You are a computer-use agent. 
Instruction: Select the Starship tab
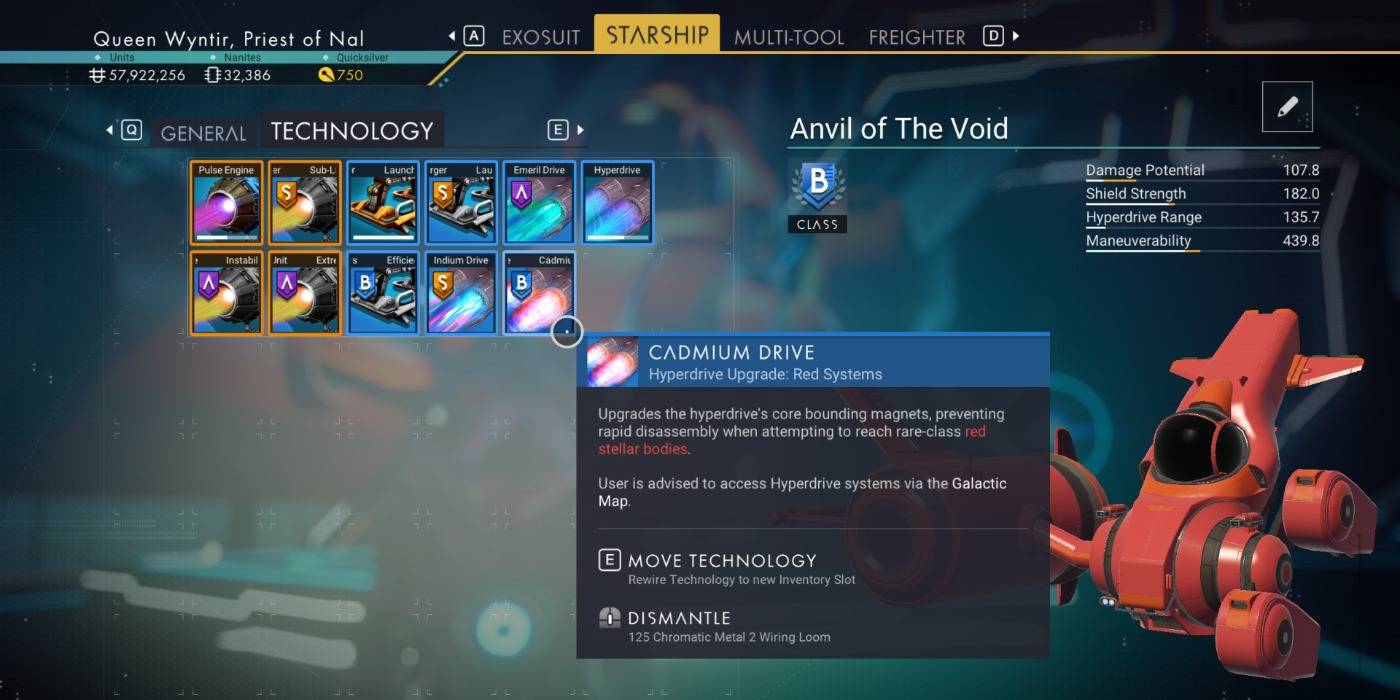(657, 35)
